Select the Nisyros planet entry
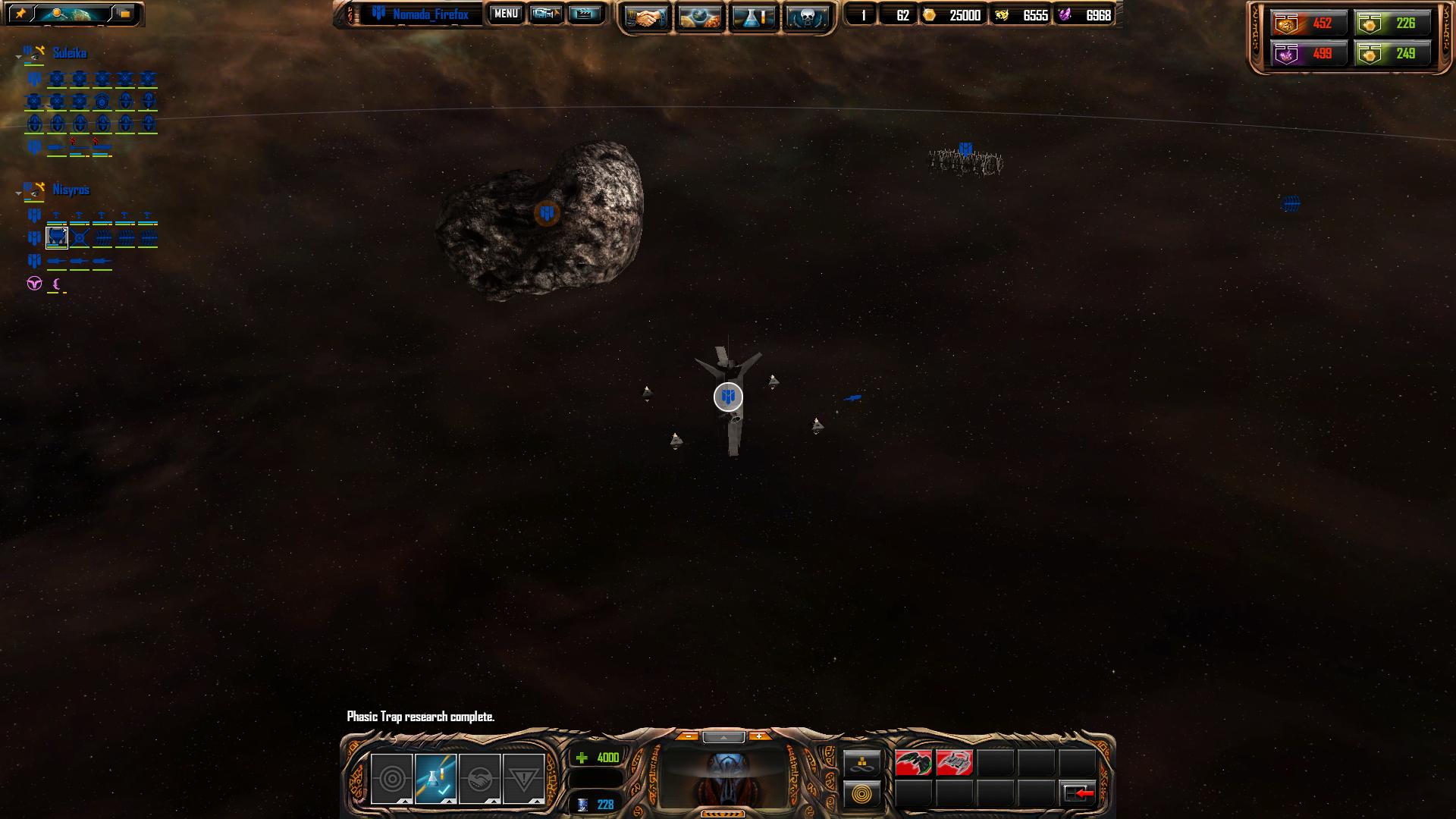Screen dimensions: 1456x819 click(71, 190)
